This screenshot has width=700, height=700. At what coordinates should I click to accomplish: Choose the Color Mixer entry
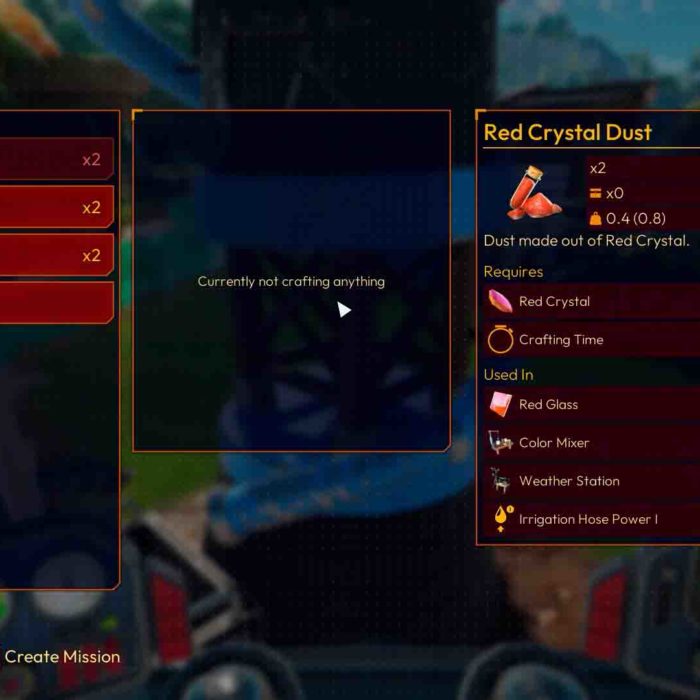pyautogui.click(x=590, y=443)
